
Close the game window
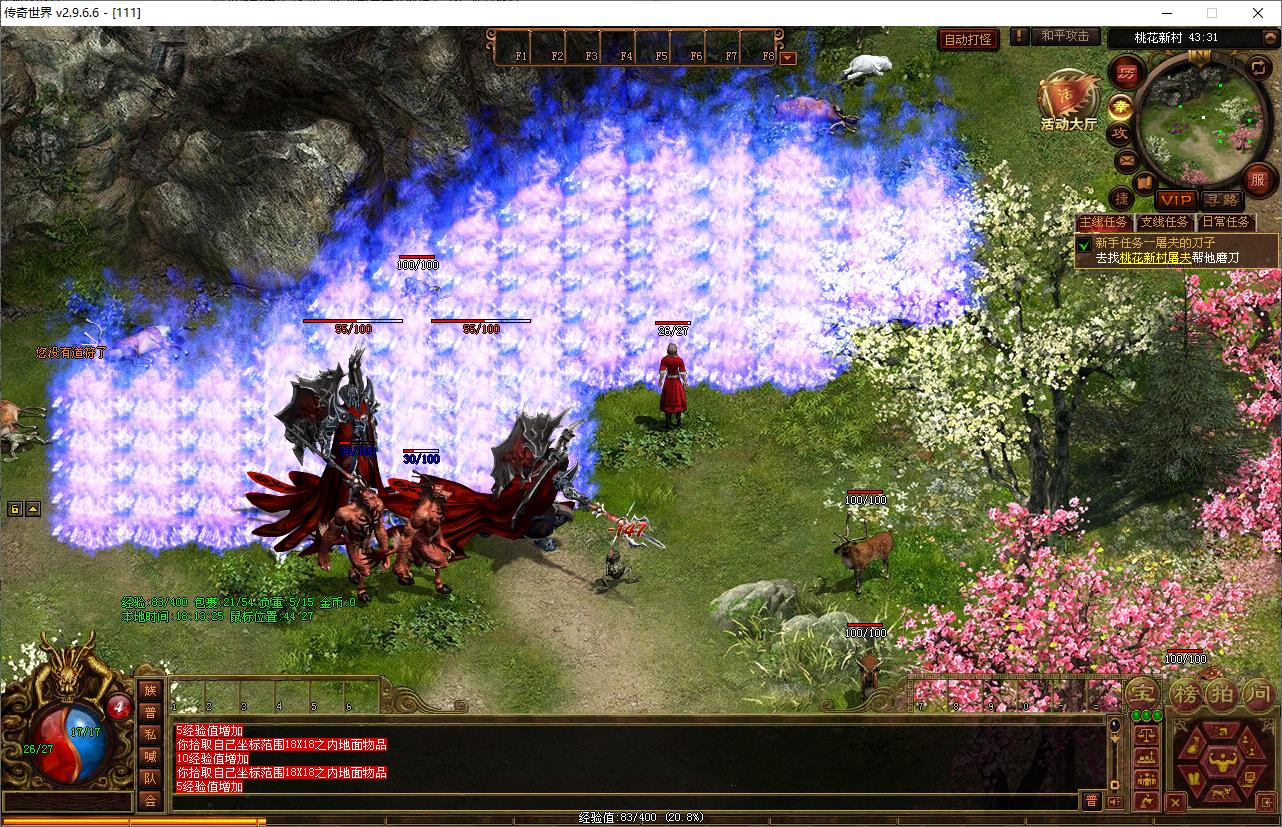pos(1257,12)
